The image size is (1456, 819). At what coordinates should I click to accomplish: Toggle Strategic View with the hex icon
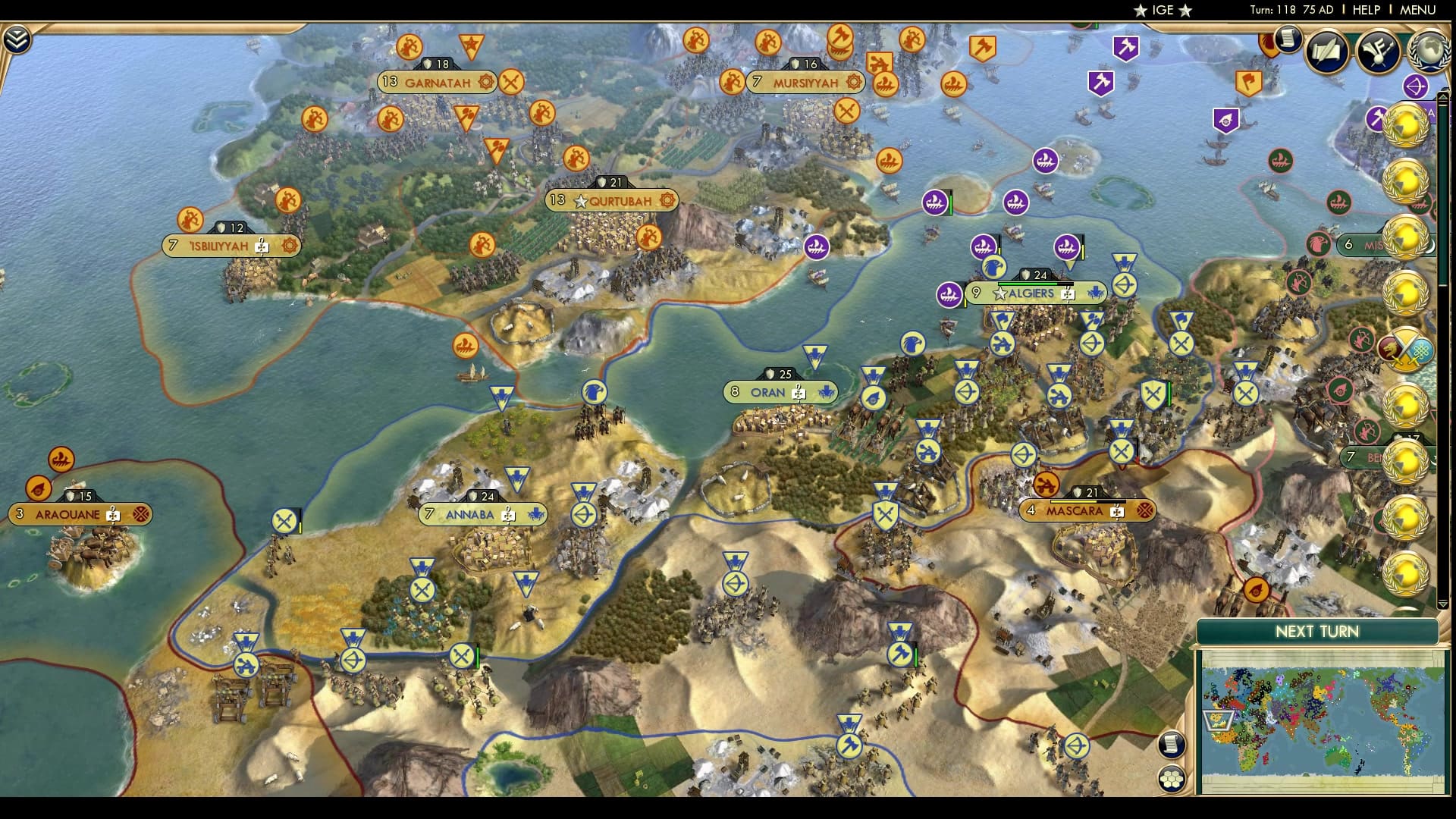(x=1172, y=780)
